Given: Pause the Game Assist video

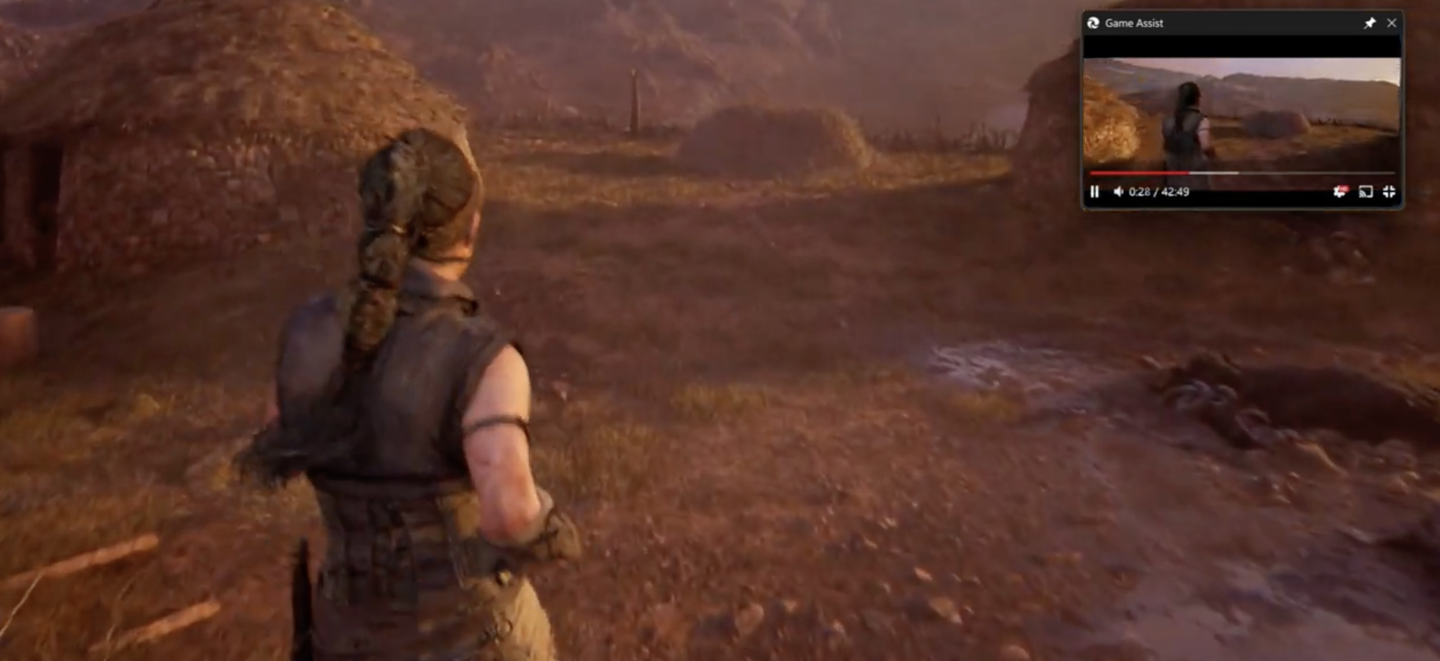Looking at the screenshot, I should click(x=1094, y=192).
